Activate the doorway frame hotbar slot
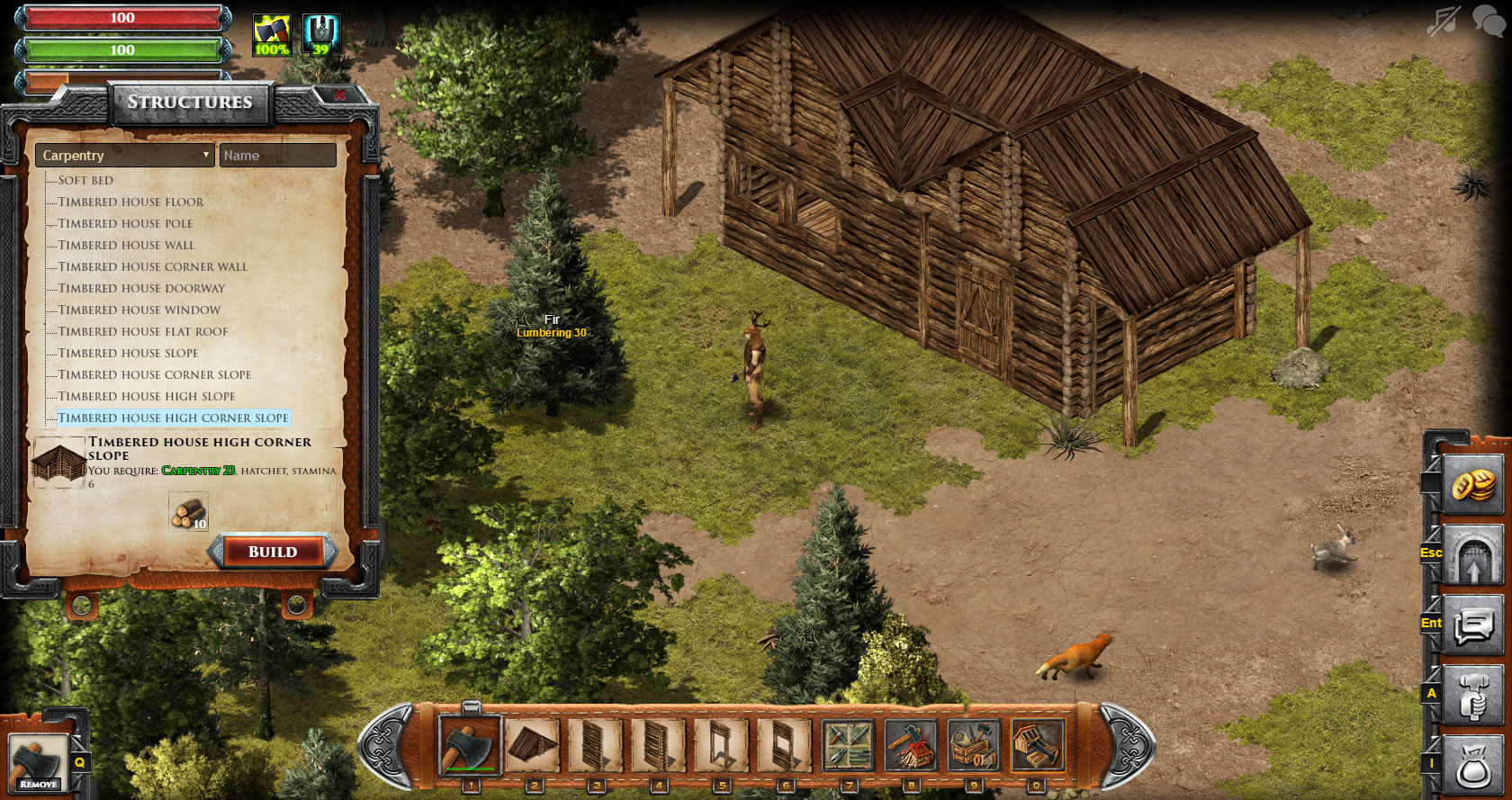This screenshot has height=800, width=1512. pos(722,745)
